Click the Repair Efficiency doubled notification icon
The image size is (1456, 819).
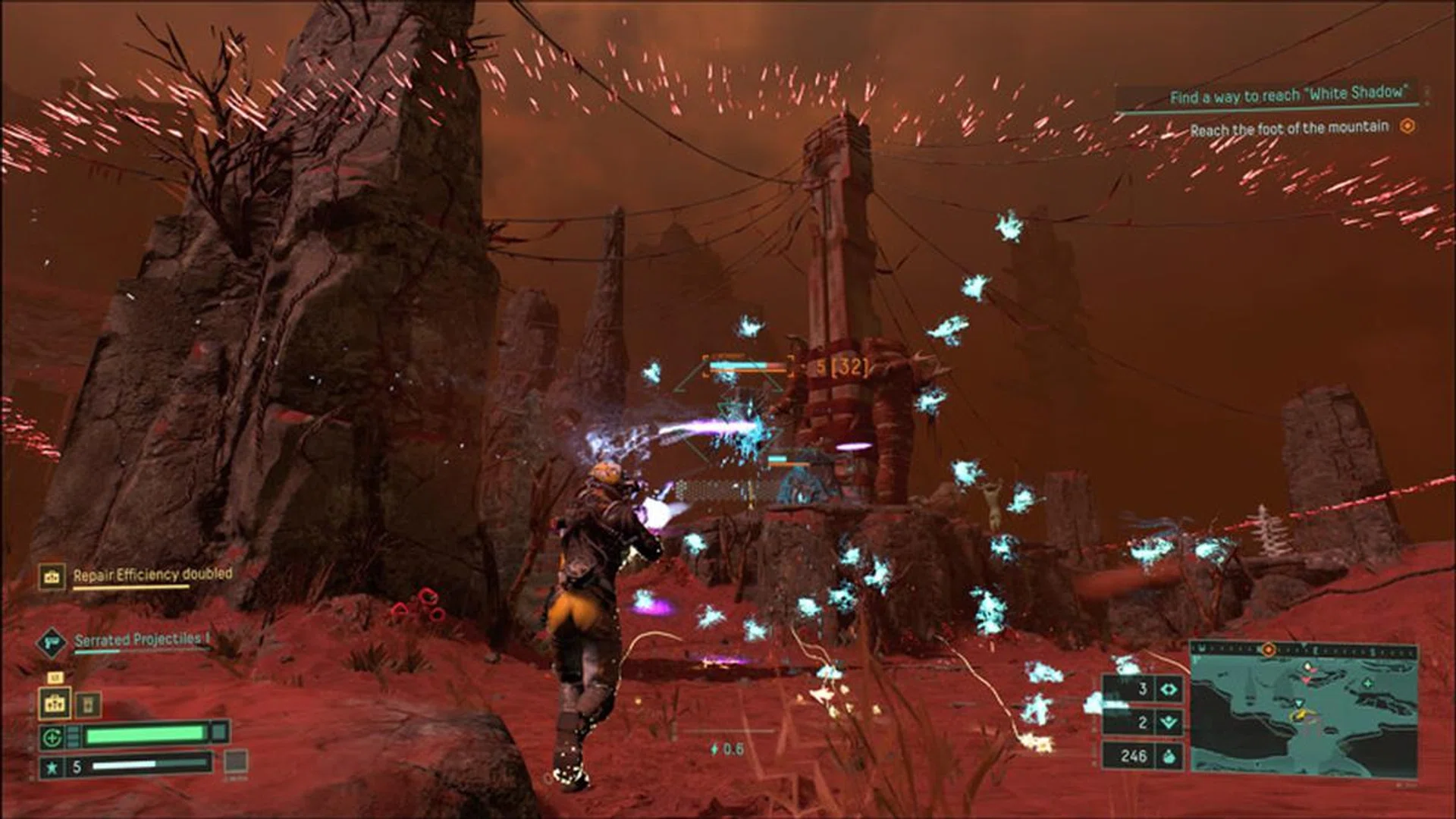pyautogui.click(x=52, y=576)
